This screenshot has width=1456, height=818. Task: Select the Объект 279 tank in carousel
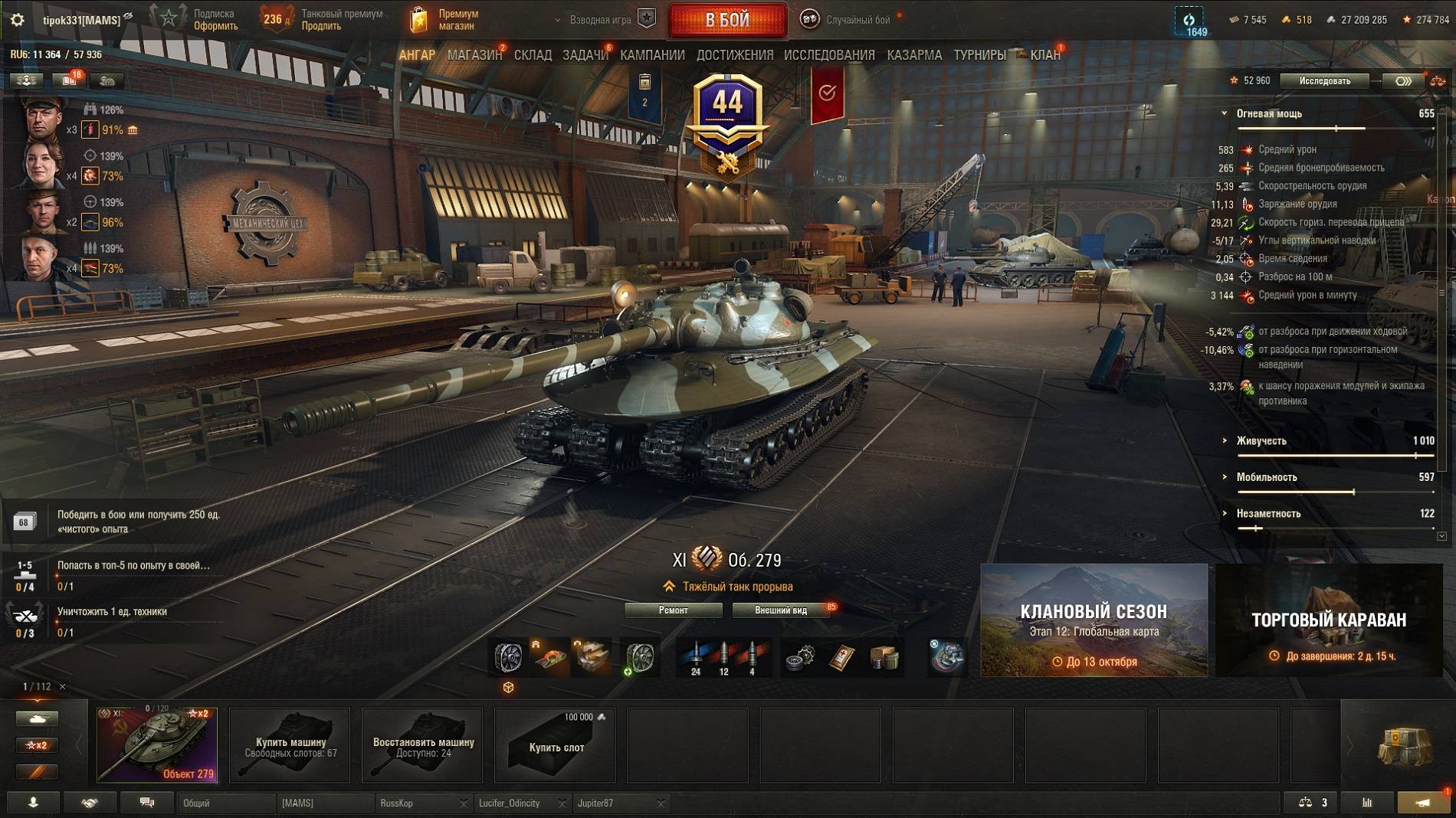coord(157,745)
